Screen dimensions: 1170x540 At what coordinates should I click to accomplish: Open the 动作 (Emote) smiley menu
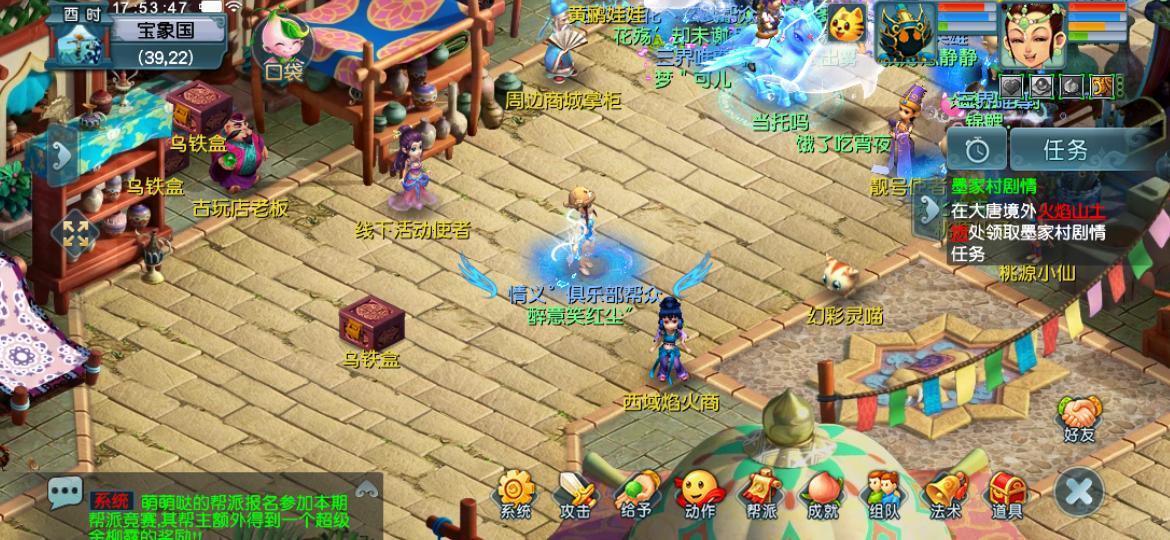pyautogui.click(x=699, y=492)
